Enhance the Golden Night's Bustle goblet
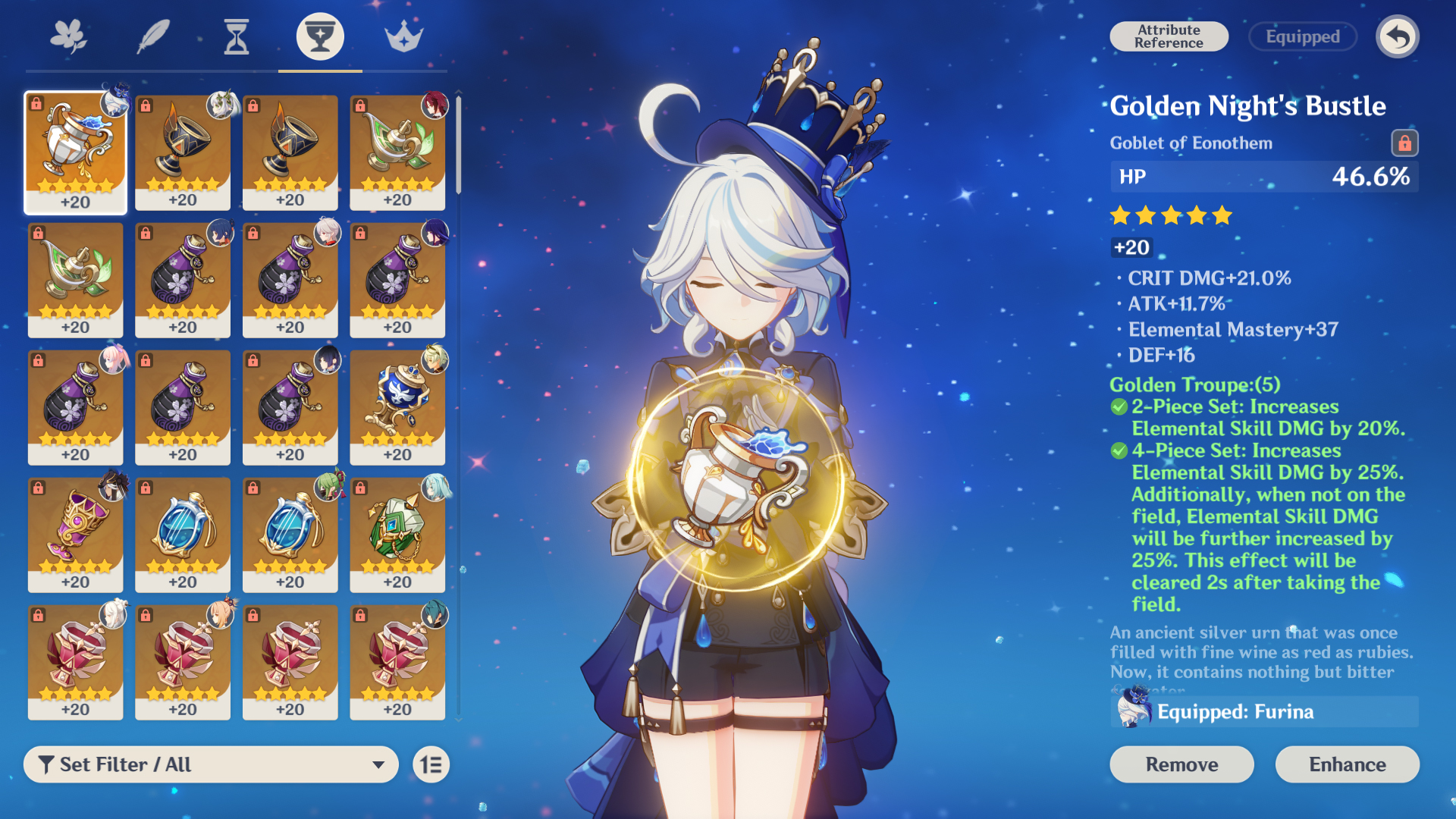The image size is (1456, 819). (1347, 764)
